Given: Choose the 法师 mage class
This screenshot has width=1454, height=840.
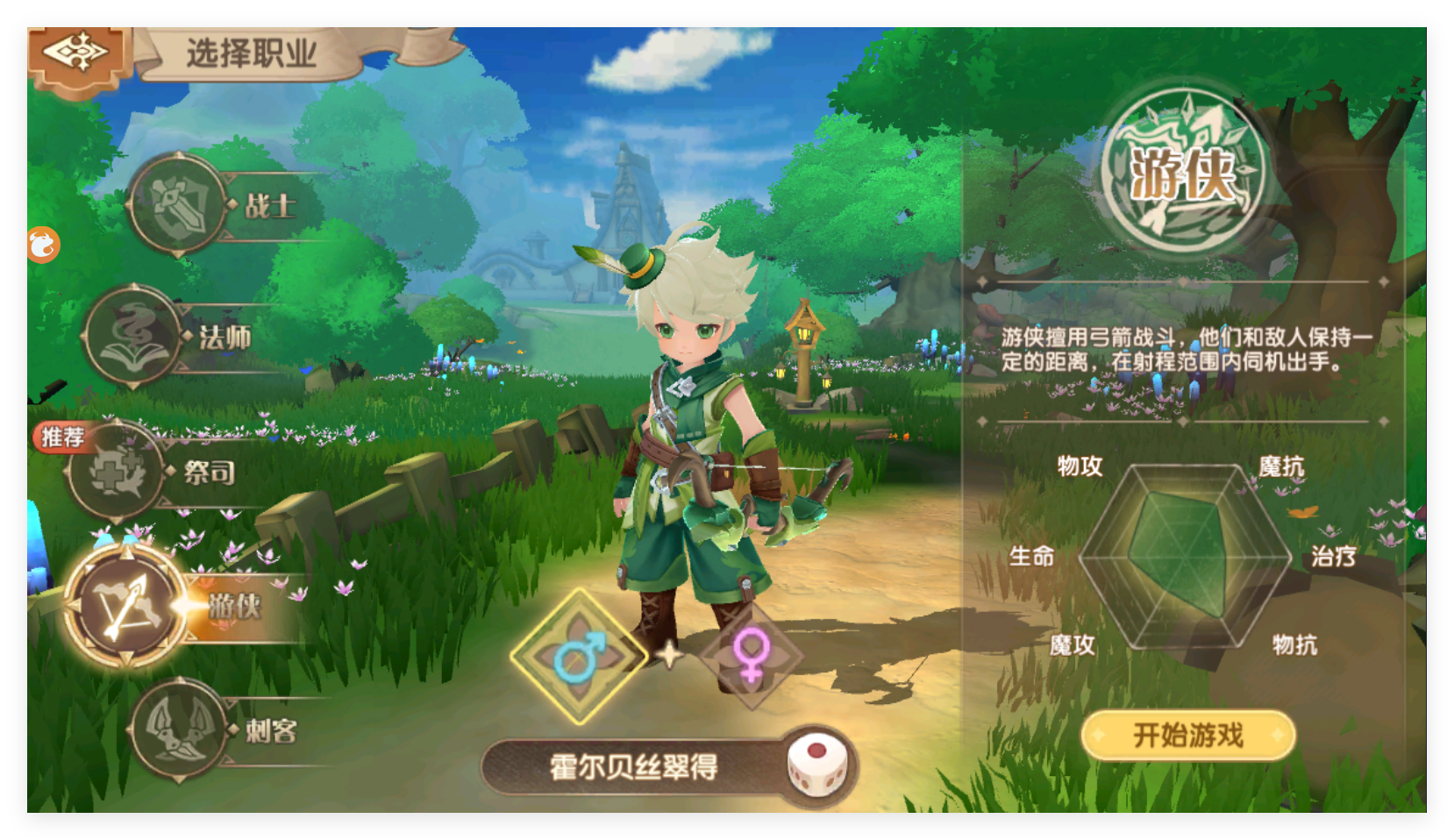Looking at the screenshot, I should (134, 336).
